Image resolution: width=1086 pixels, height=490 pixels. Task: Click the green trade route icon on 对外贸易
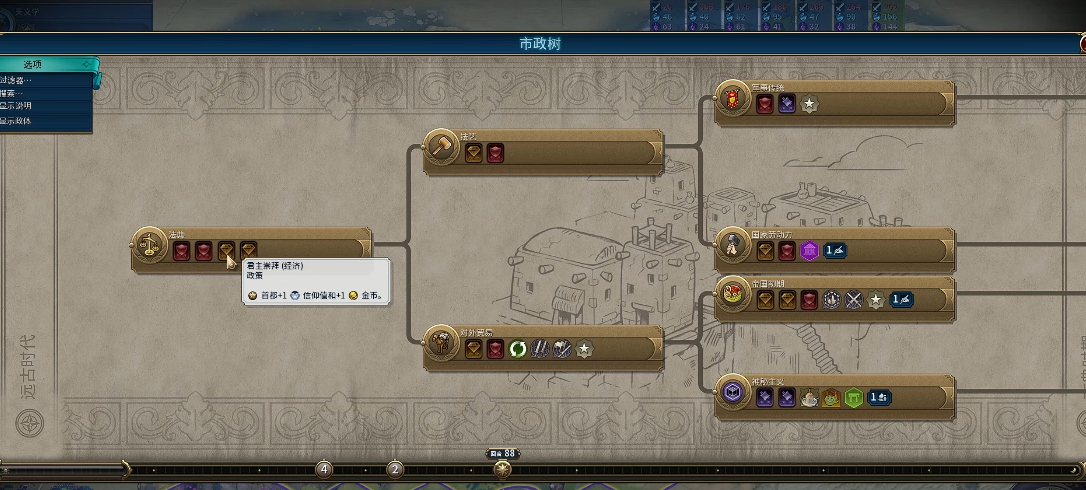518,349
